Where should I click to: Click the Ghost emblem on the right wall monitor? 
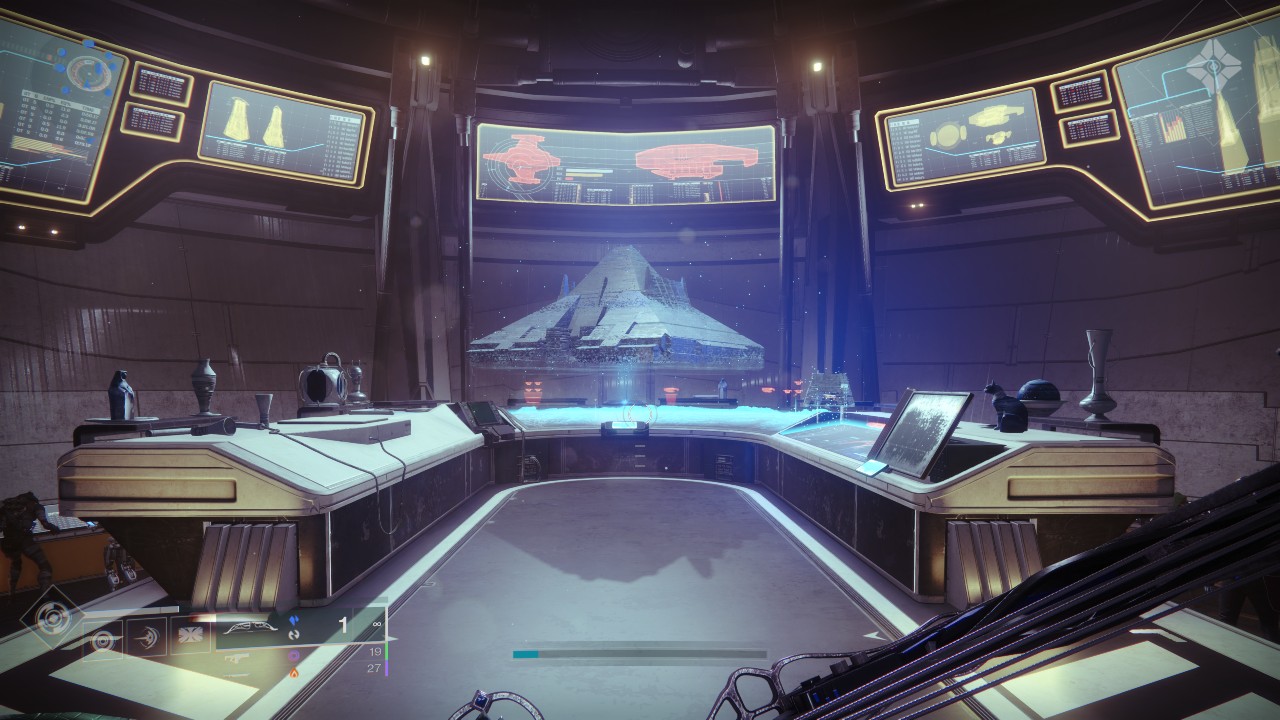pos(1215,64)
